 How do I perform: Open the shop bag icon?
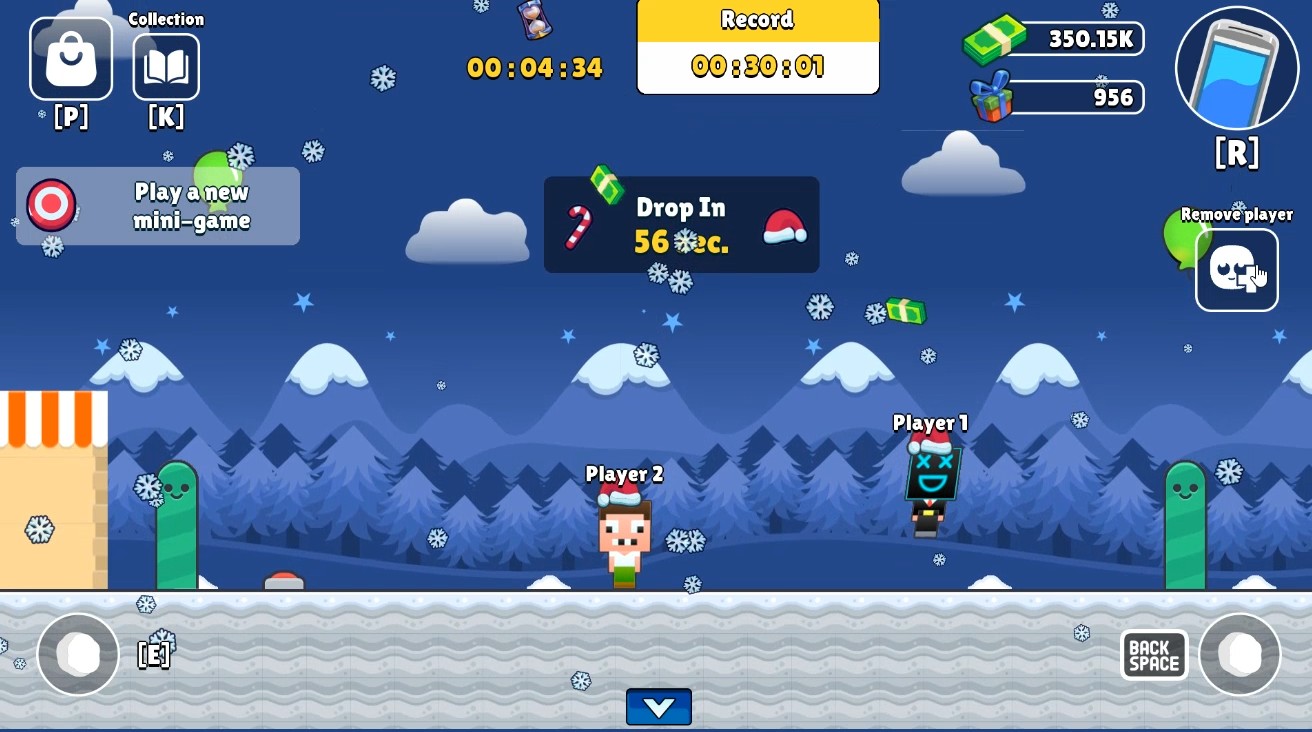(70, 58)
